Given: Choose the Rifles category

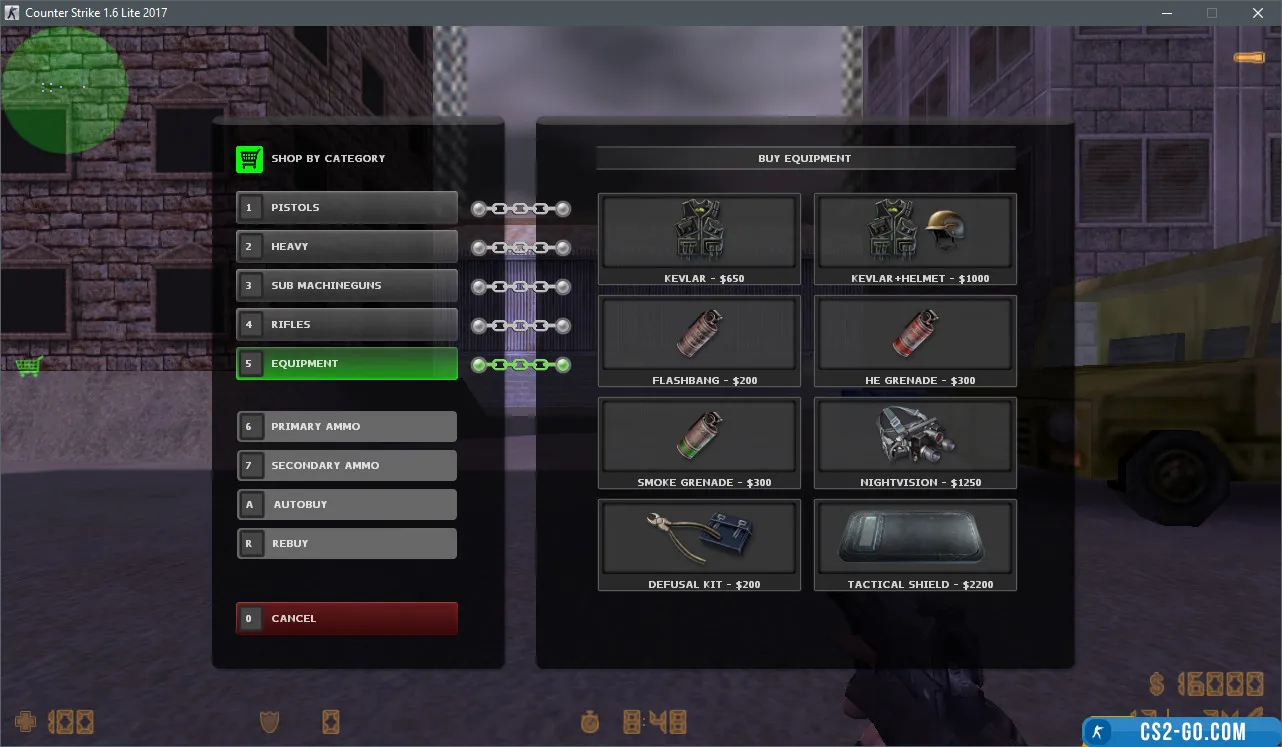Looking at the screenshot, I should [347, 324].
